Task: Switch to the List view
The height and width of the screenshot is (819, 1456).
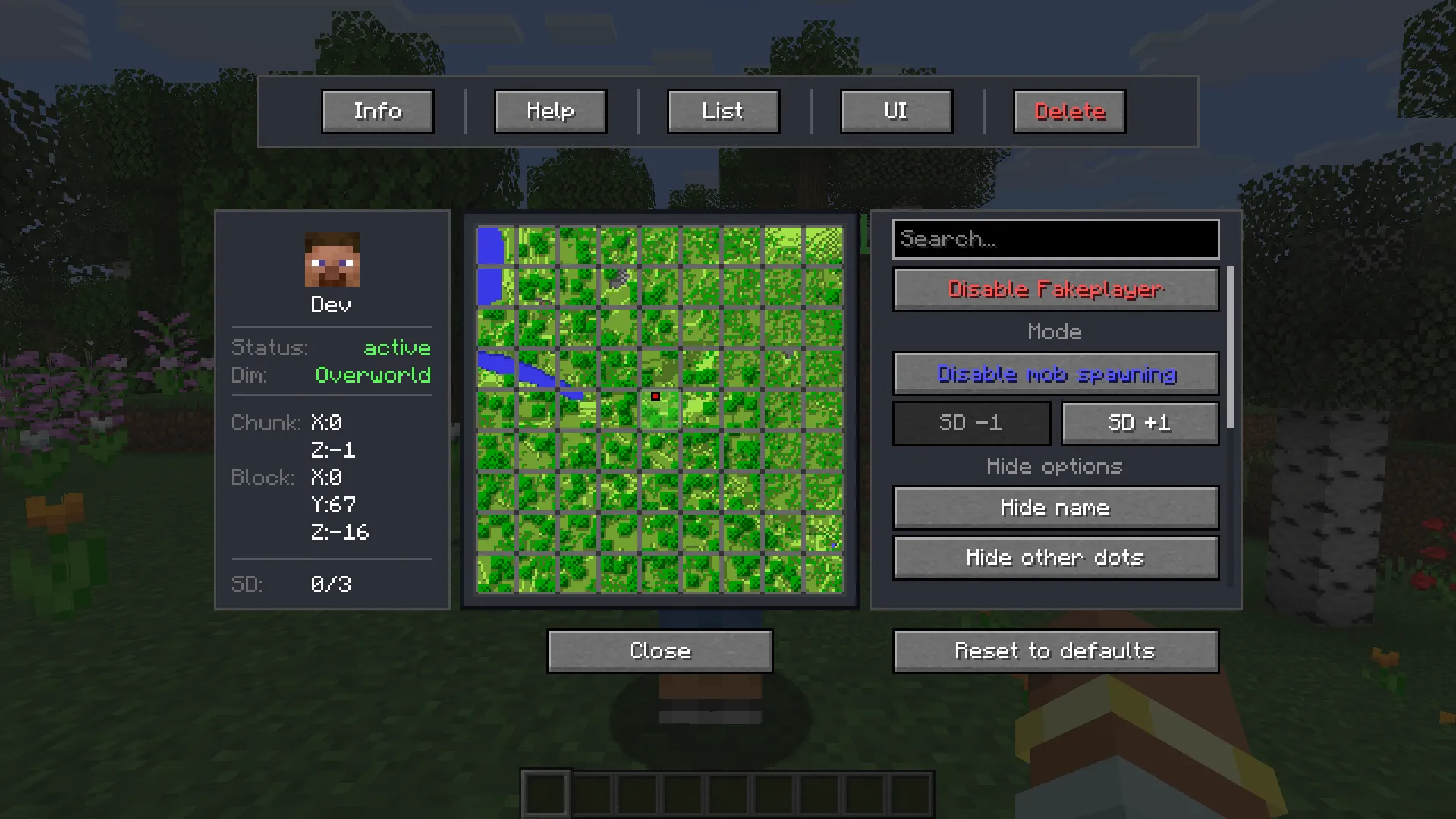Action: coord(722,111)
